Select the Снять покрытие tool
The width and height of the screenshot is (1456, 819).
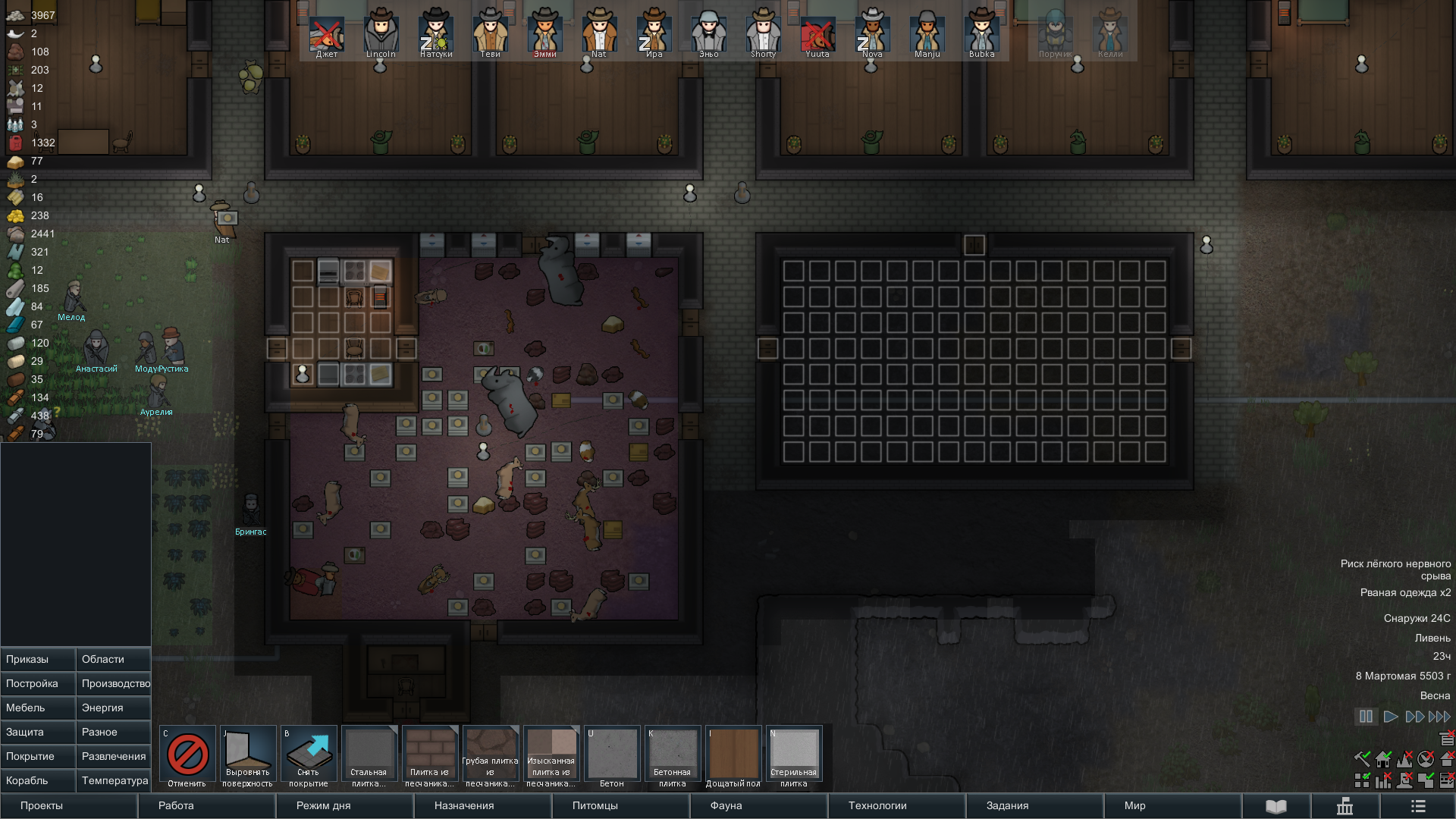(309, 757)
